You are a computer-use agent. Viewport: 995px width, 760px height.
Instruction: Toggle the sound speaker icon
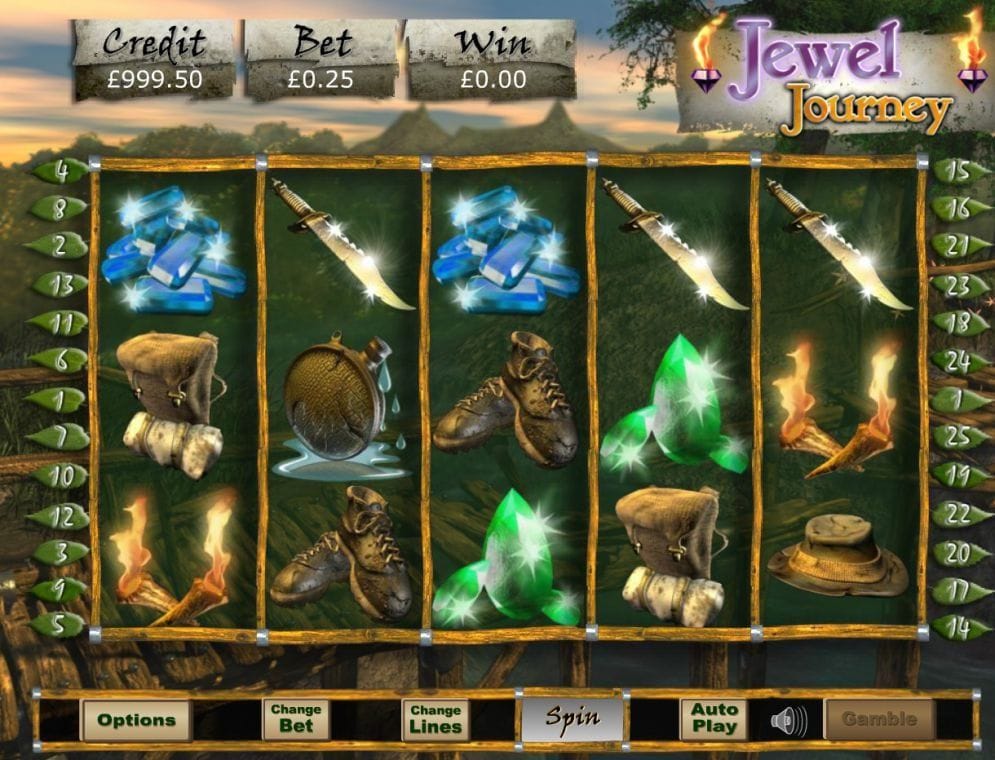click(x=789, y=719)
